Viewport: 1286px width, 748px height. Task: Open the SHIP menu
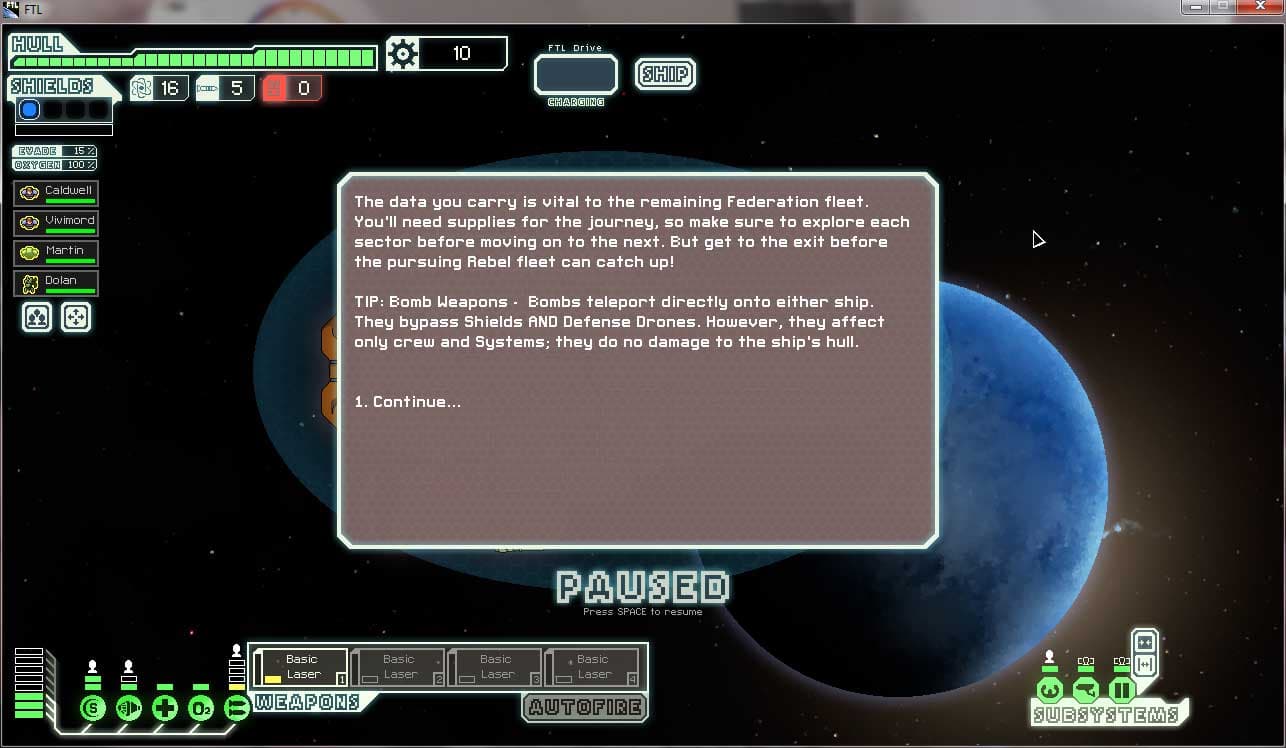(x=665, y=75)
